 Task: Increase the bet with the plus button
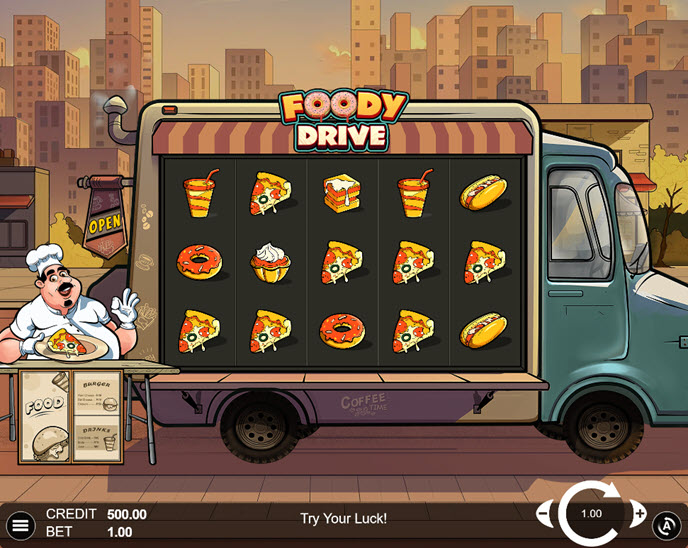(639, 514)
